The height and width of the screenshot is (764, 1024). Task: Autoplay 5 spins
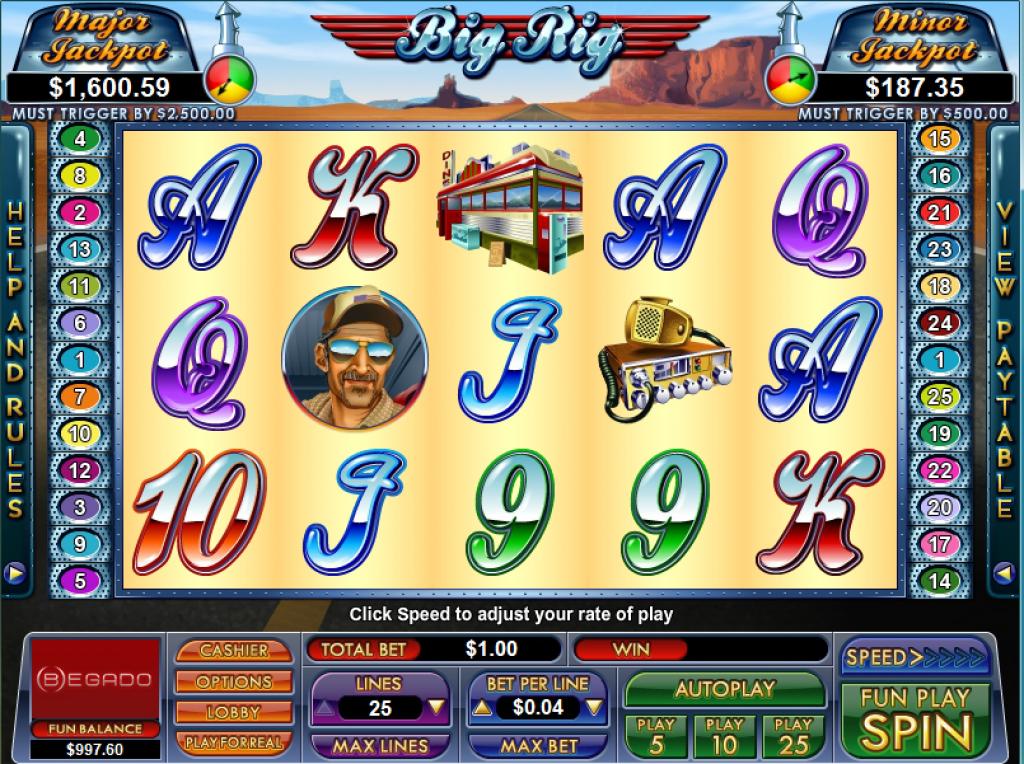click(656, 736)
